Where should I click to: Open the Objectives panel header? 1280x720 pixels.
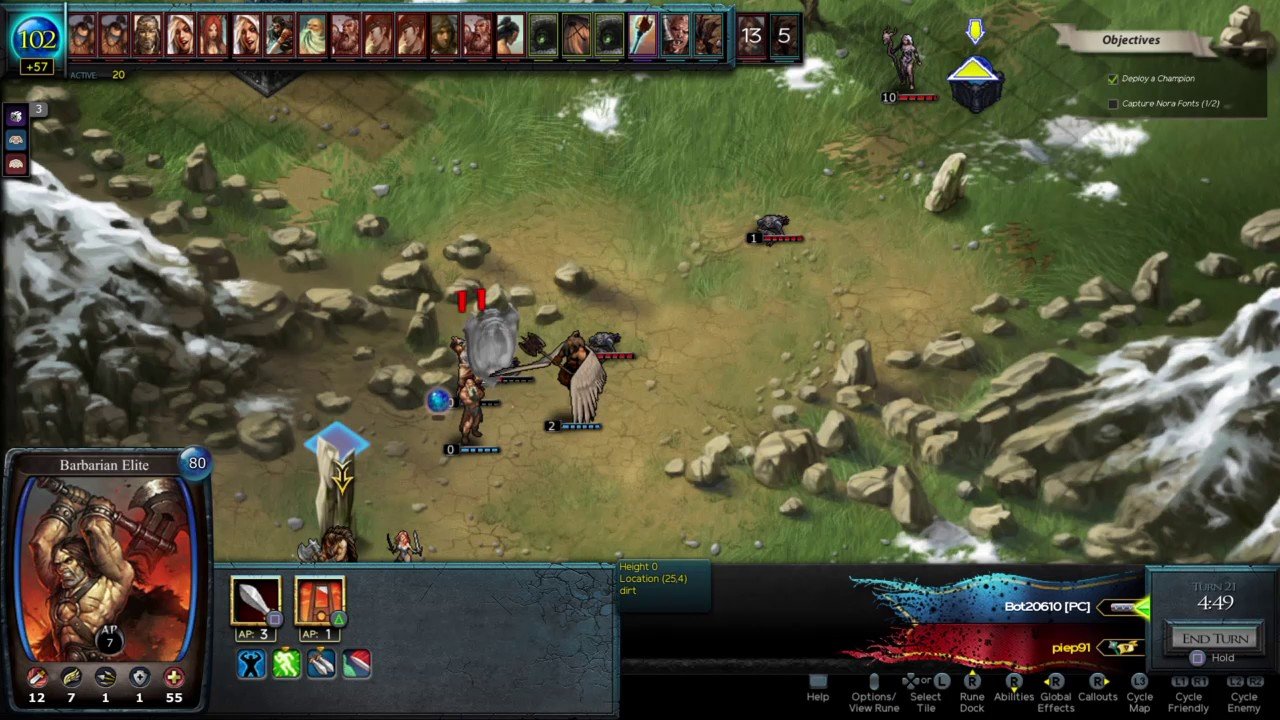[x=1131, y=40]
